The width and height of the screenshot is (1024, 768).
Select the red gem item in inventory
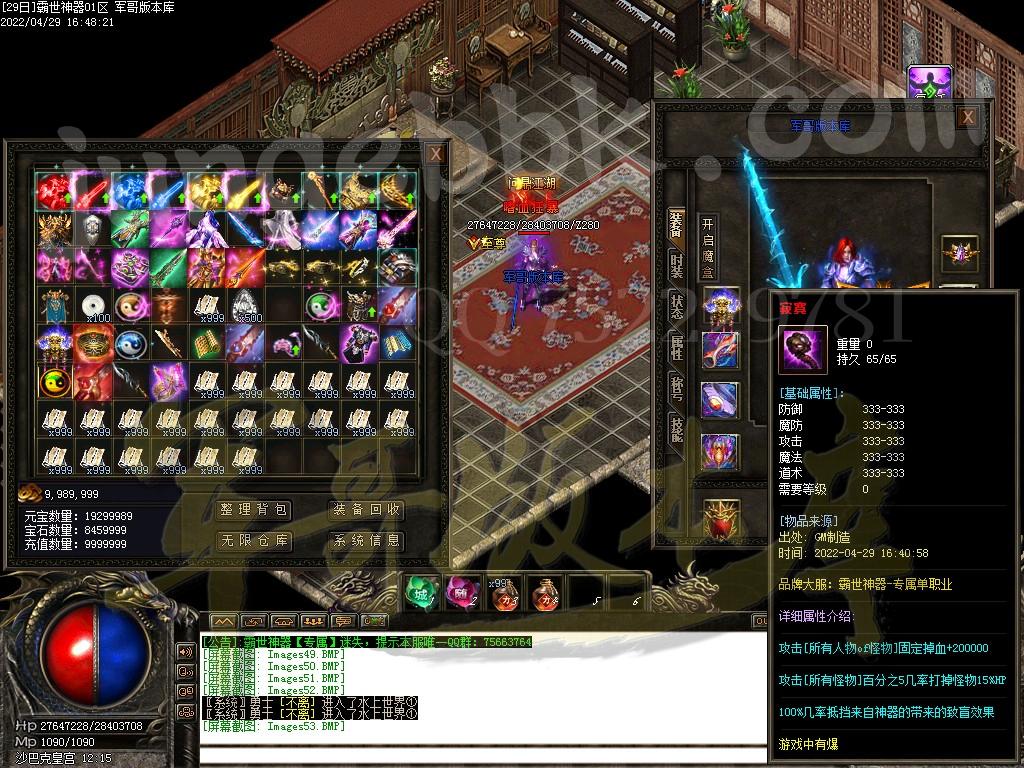[x=53, y=190]
